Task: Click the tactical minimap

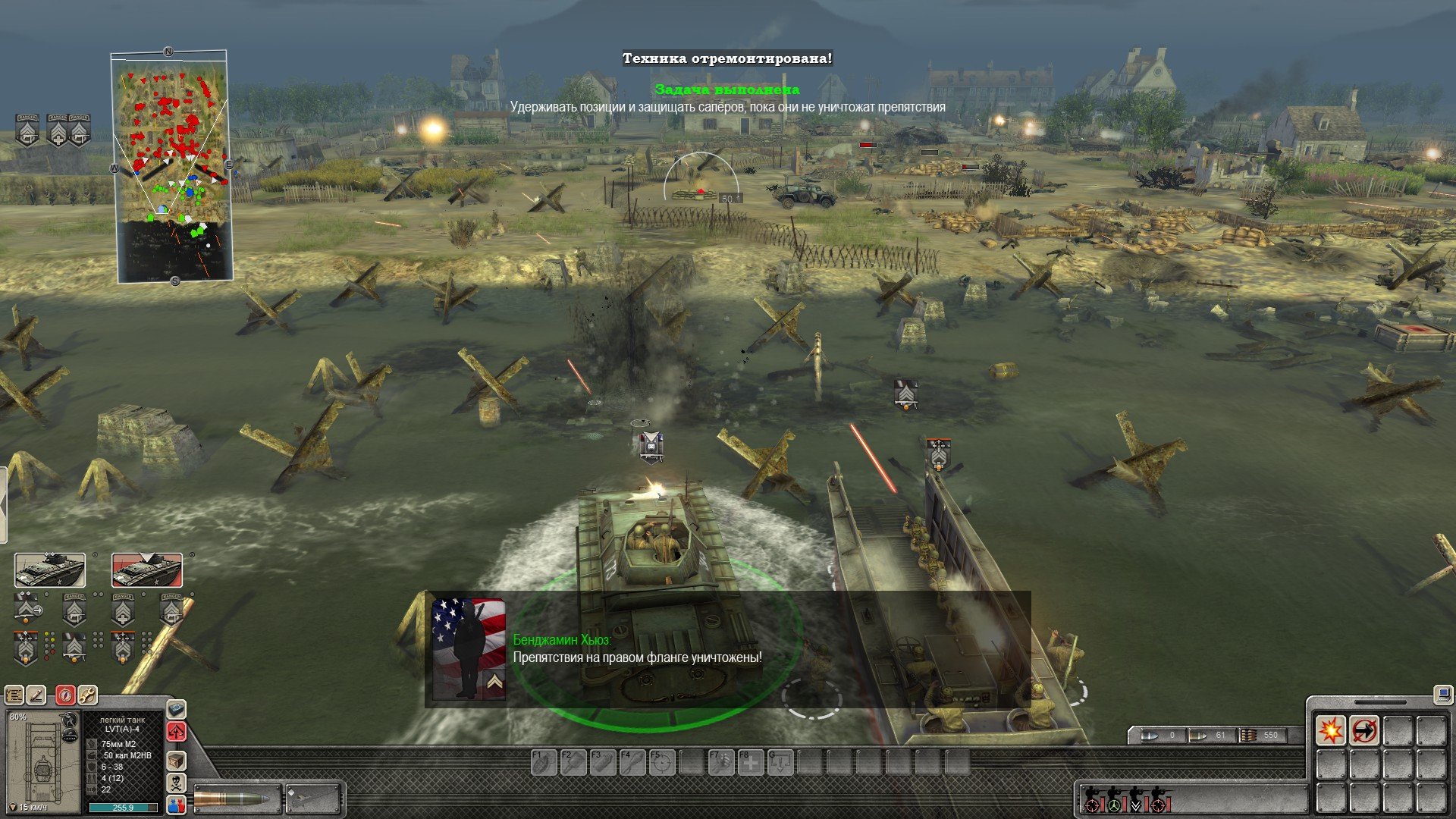Action: [173, 167]
